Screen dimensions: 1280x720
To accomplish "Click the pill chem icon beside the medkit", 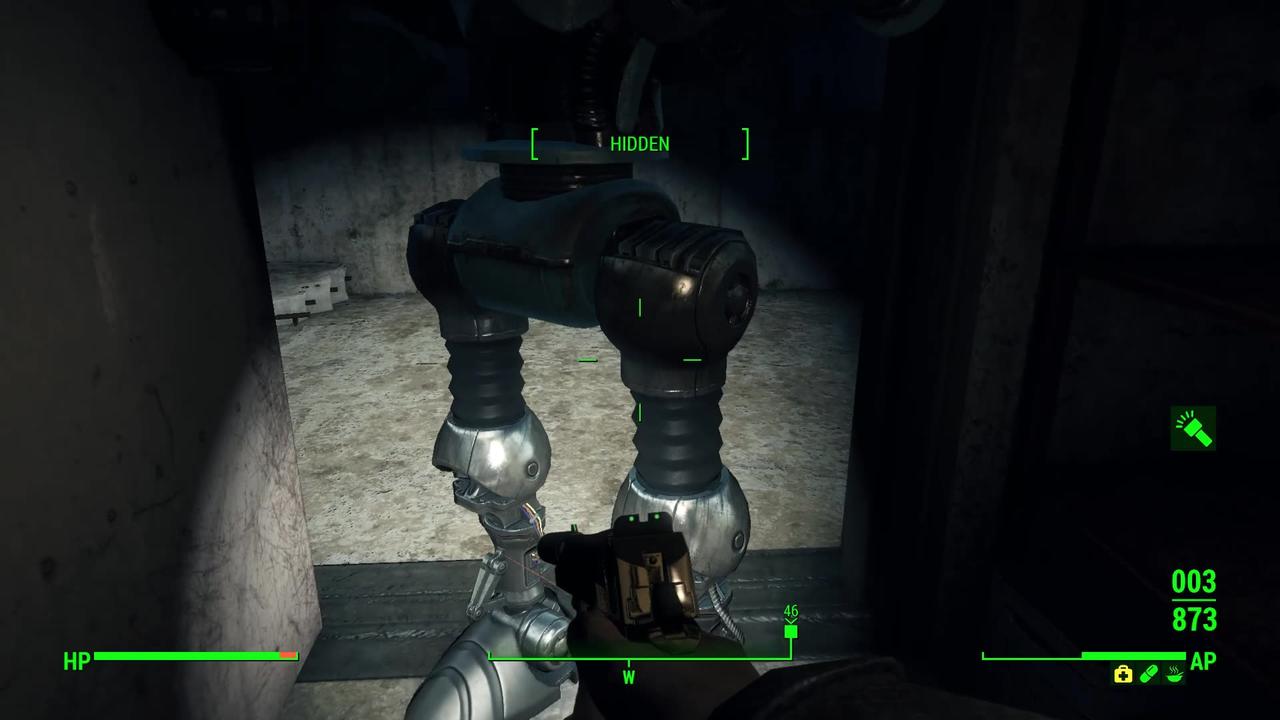I will 1147,675.
